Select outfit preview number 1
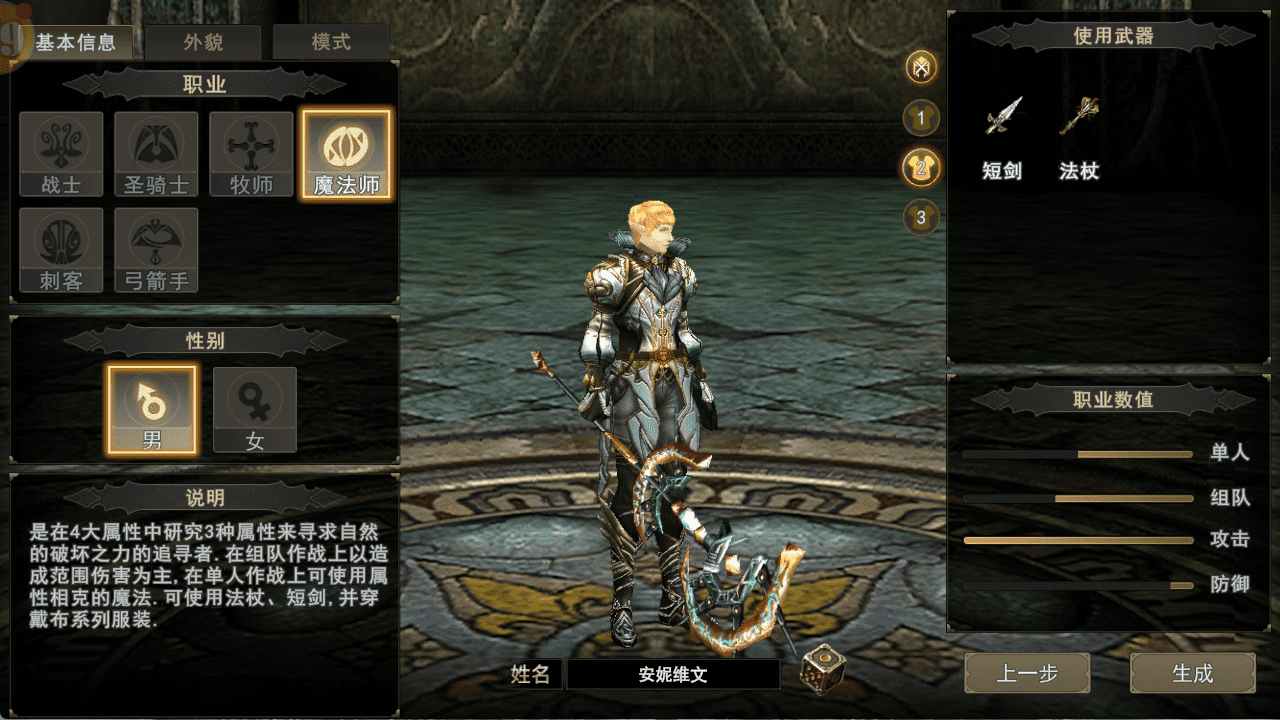Screen dimensions: 1280x720 [x=921, y=118]
